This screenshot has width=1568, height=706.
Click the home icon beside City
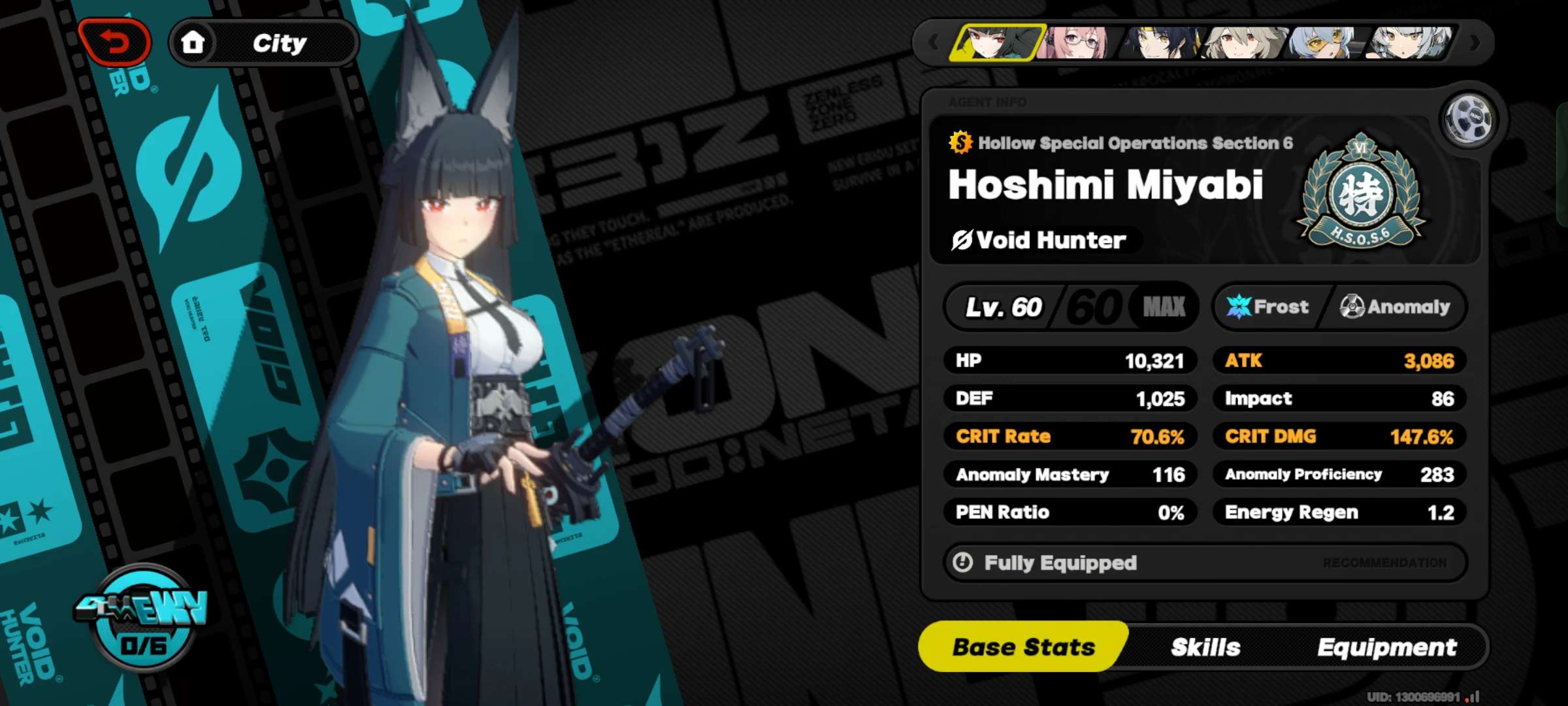194,42
